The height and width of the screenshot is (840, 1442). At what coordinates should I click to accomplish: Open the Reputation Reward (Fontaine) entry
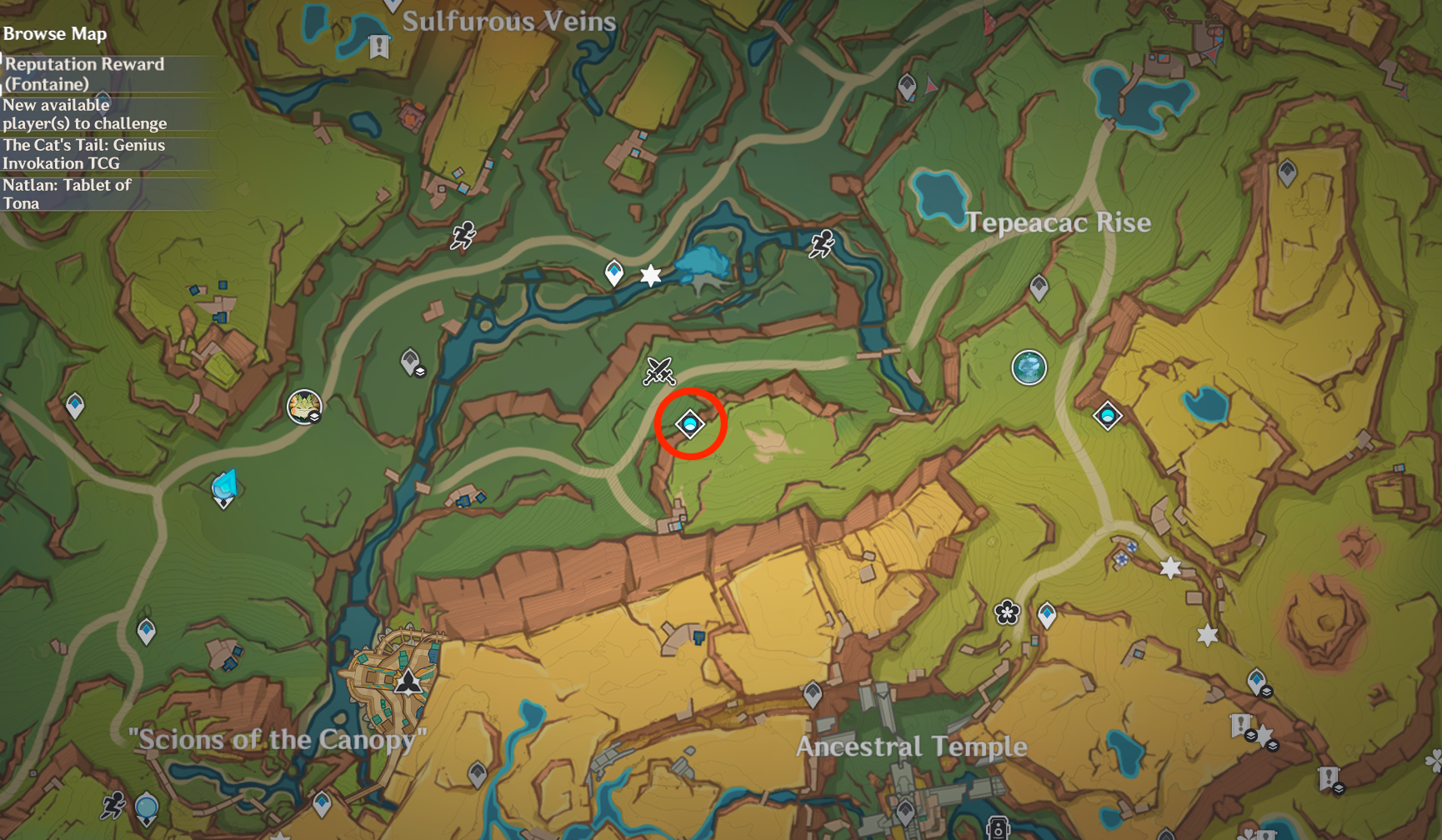coord(84,73)
